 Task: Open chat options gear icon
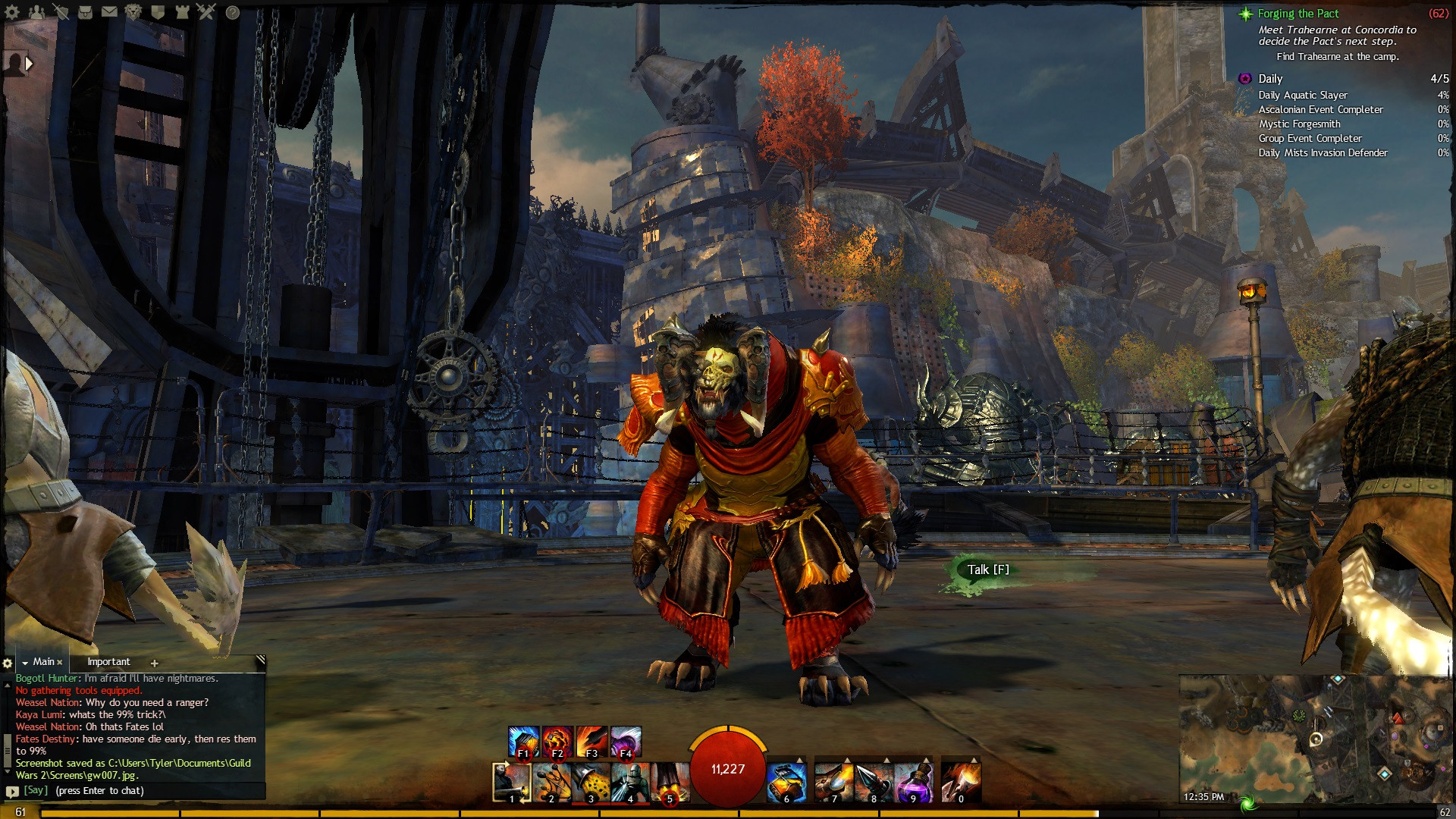[8, 663]
